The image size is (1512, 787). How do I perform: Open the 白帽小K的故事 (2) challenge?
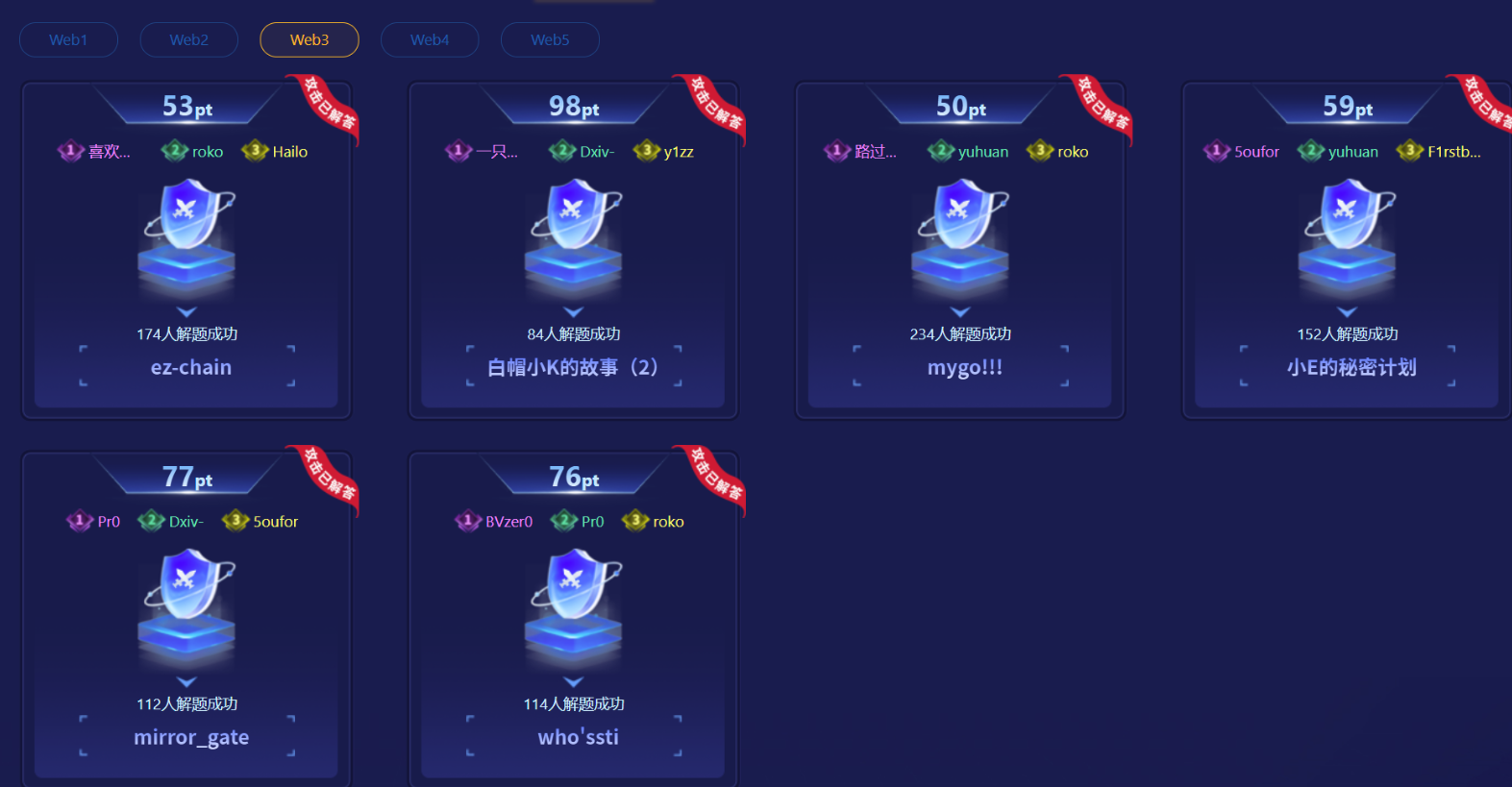[x=573, y=367]
